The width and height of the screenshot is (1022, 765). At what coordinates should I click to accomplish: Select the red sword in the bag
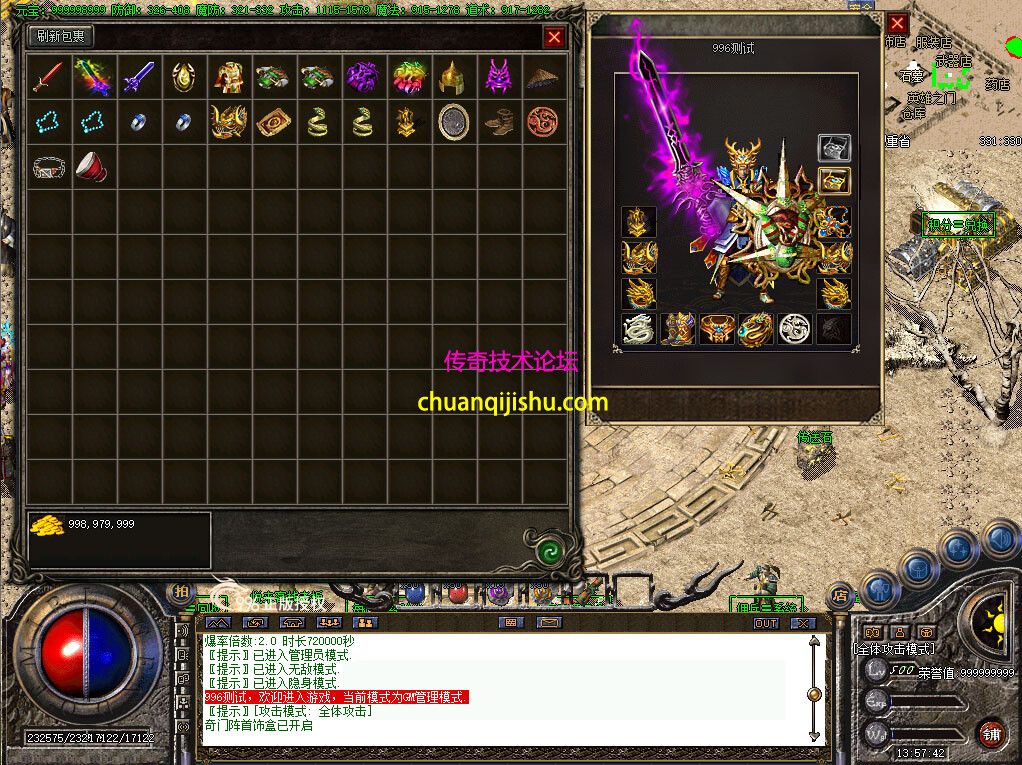47,77
